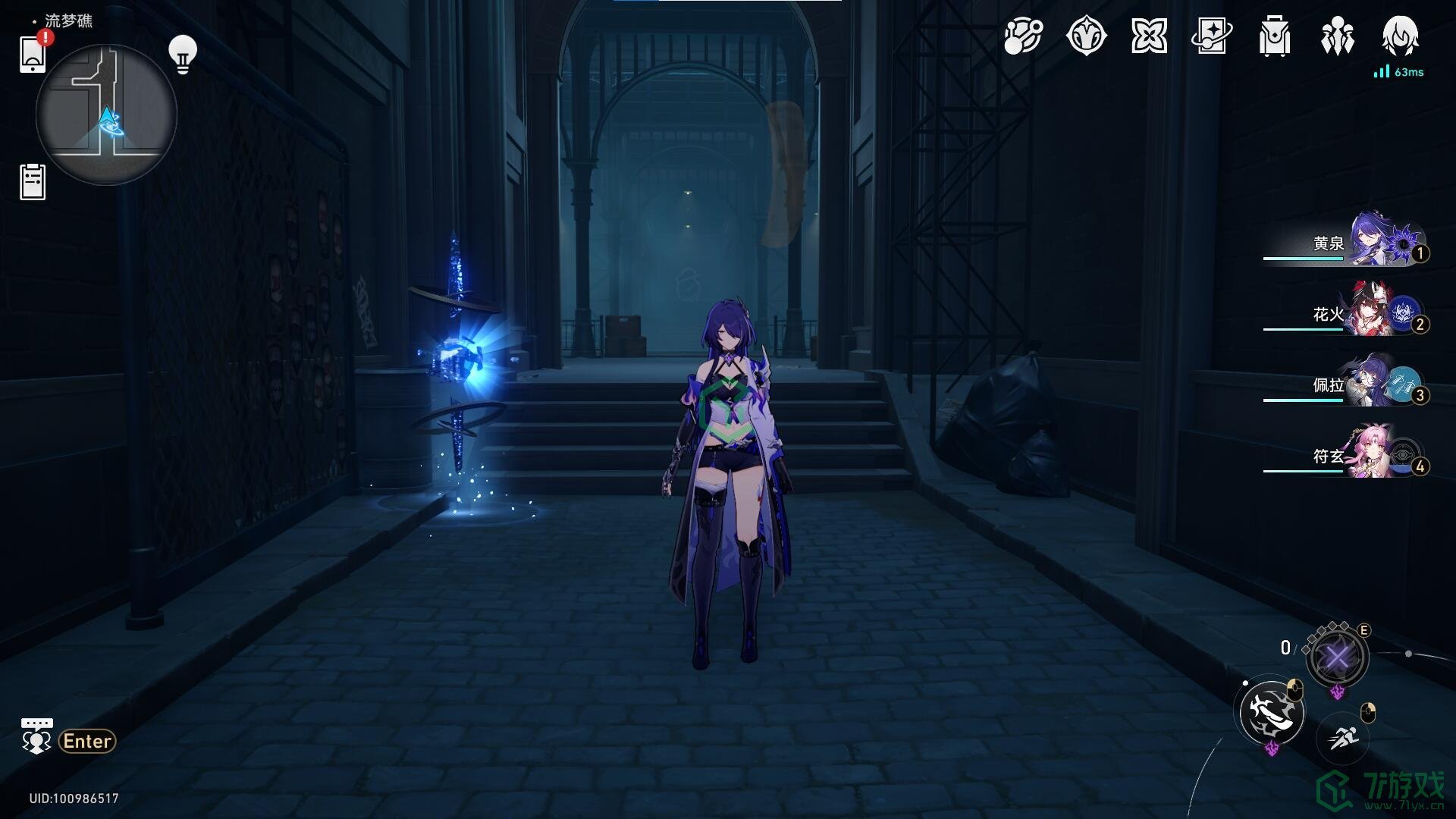
Task: Open the circular minimap
Action: [106, 115]
